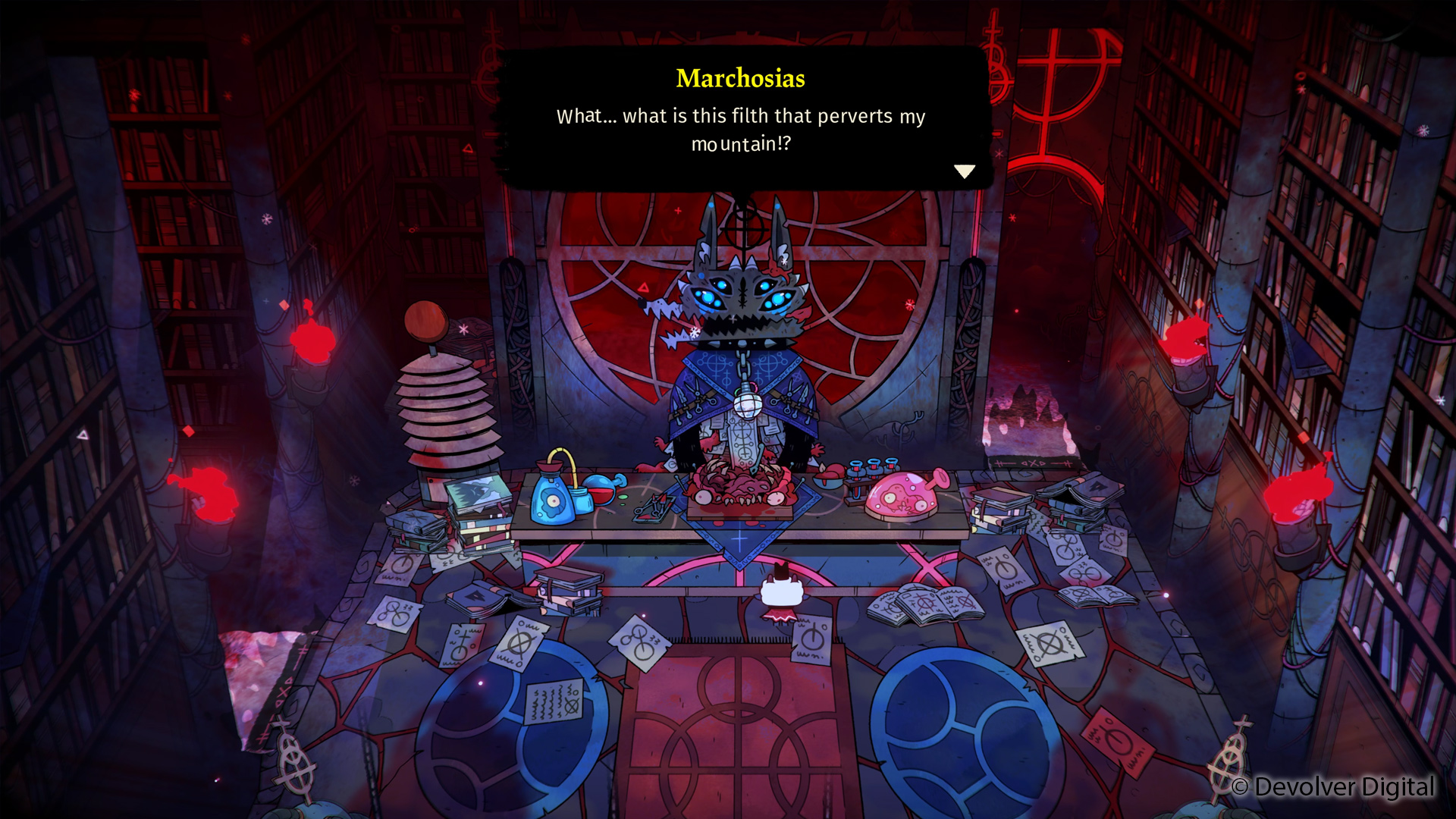The width and height of the screenshot is (1456, 819).
Task: Advance dialogue with the white arrow
Action: click(x=964, y=171)
